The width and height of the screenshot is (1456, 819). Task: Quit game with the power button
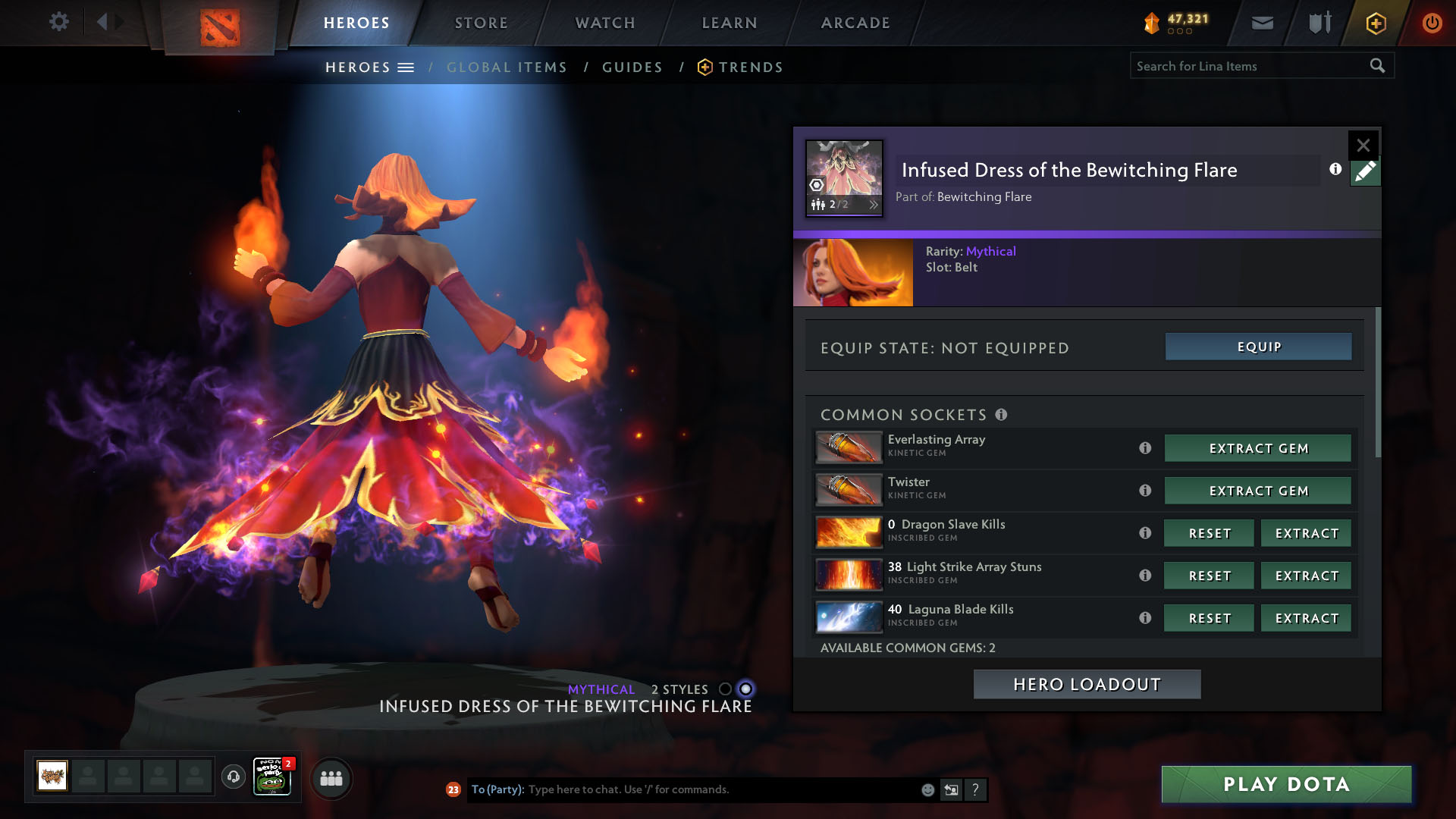[x=1432, y=23]
